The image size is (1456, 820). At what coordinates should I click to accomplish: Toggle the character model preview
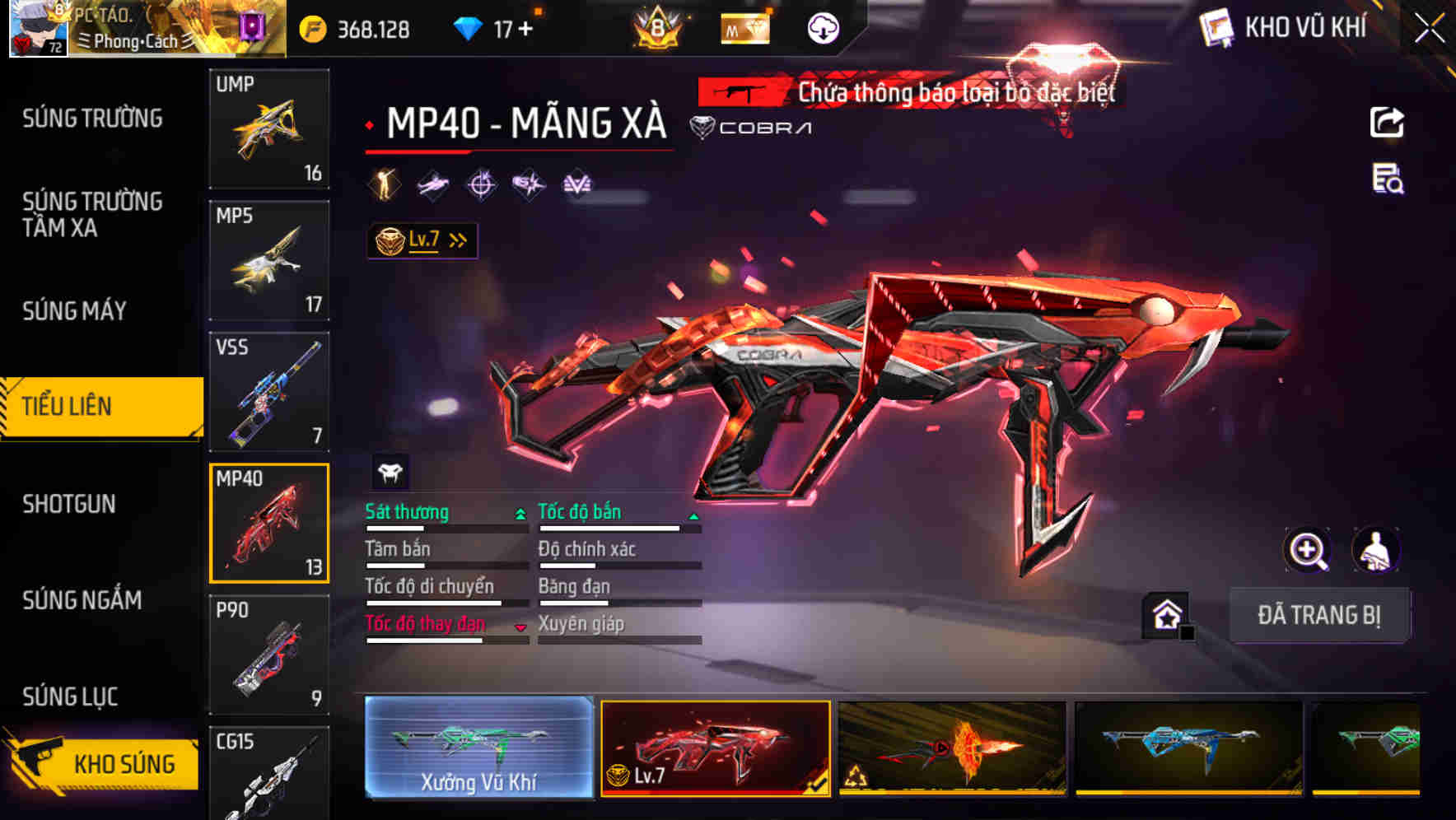pyautogui.click(x=1374, y=550)
